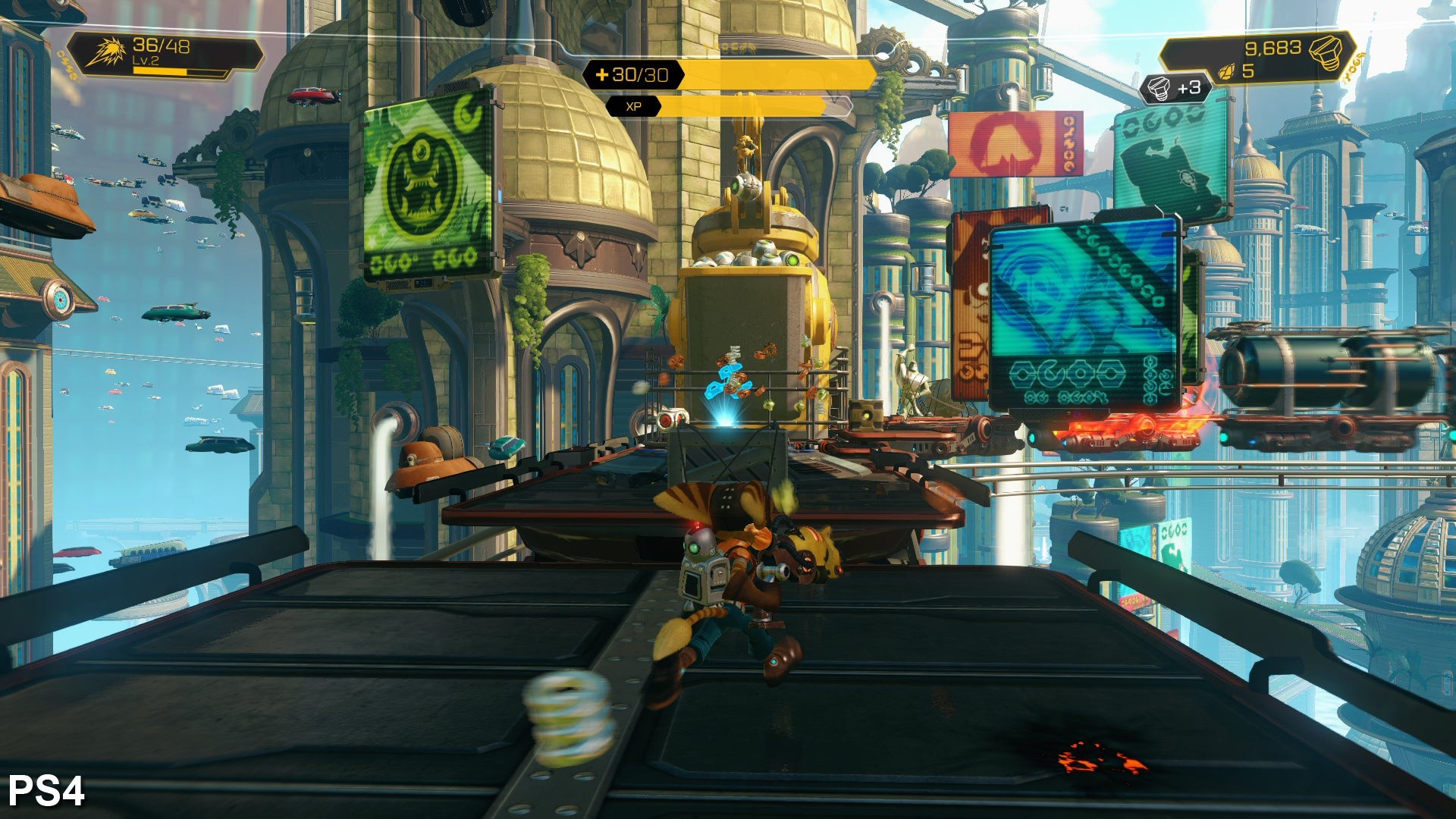Click the bolt currency icon
The image size is (1456, 819).
[1326, 52]
